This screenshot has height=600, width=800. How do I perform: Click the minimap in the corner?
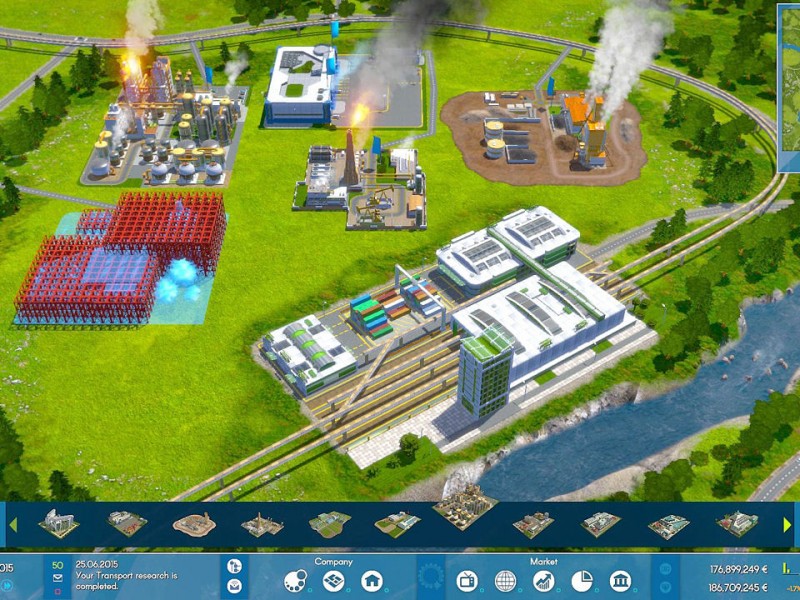[789, 88]
